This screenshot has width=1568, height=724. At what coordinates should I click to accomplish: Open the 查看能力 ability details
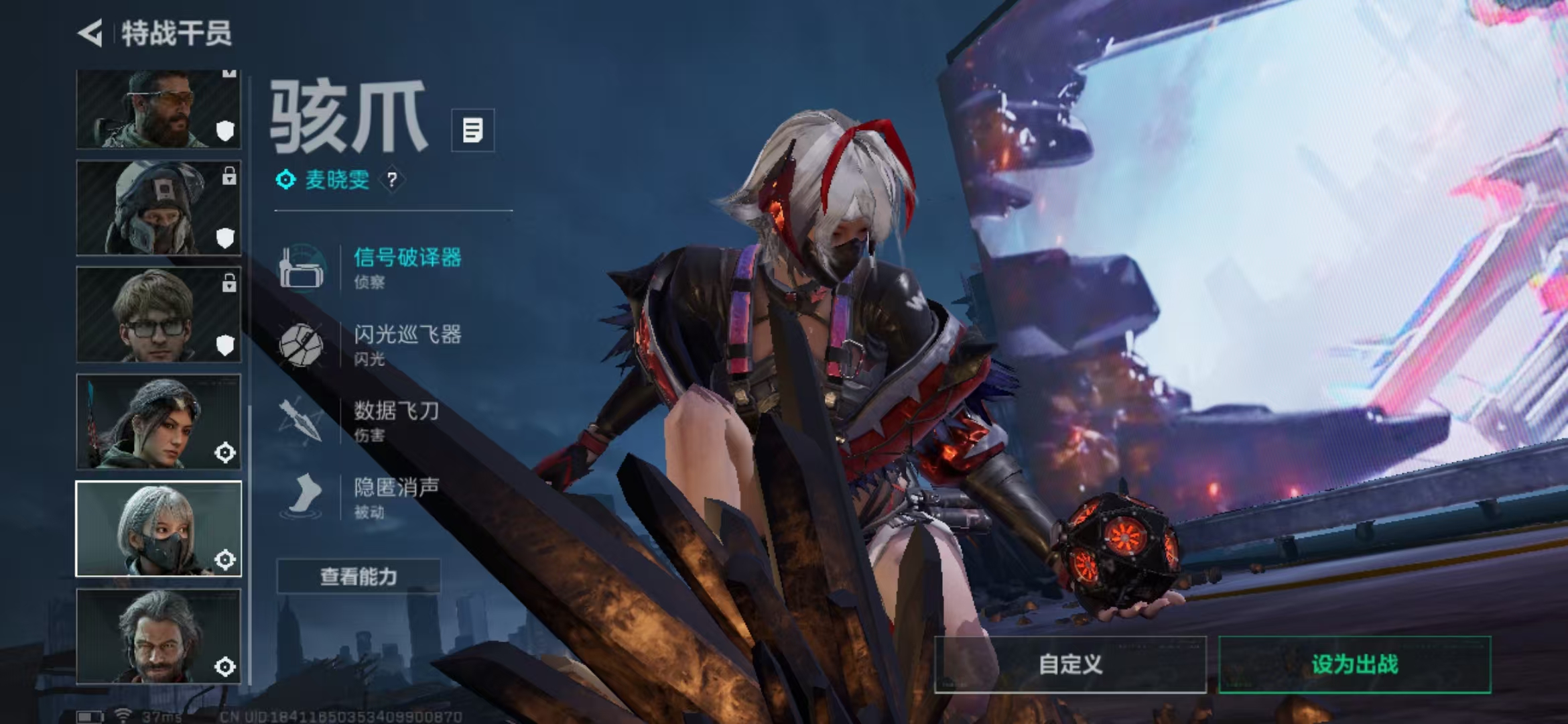[358, 577]
